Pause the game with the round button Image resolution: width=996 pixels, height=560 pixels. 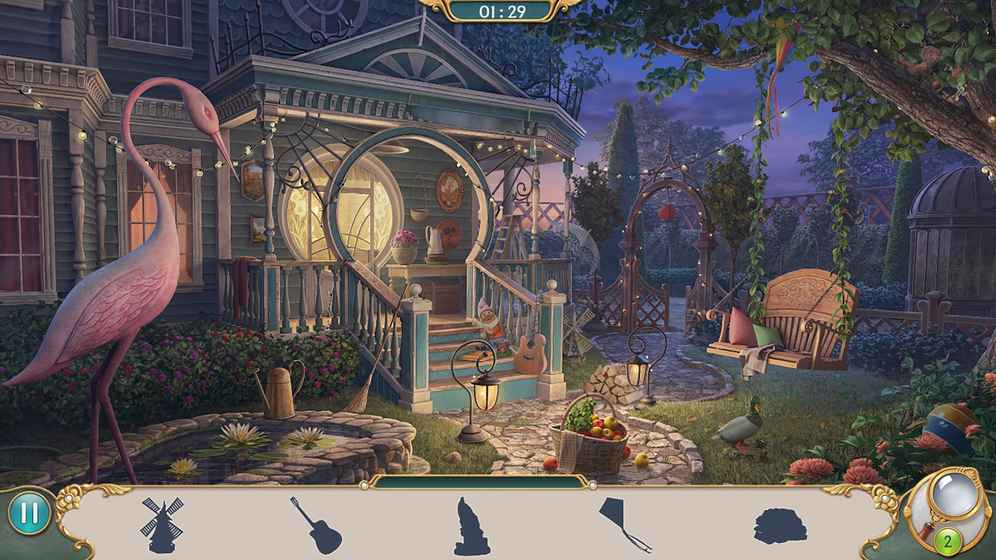[29, 513]
